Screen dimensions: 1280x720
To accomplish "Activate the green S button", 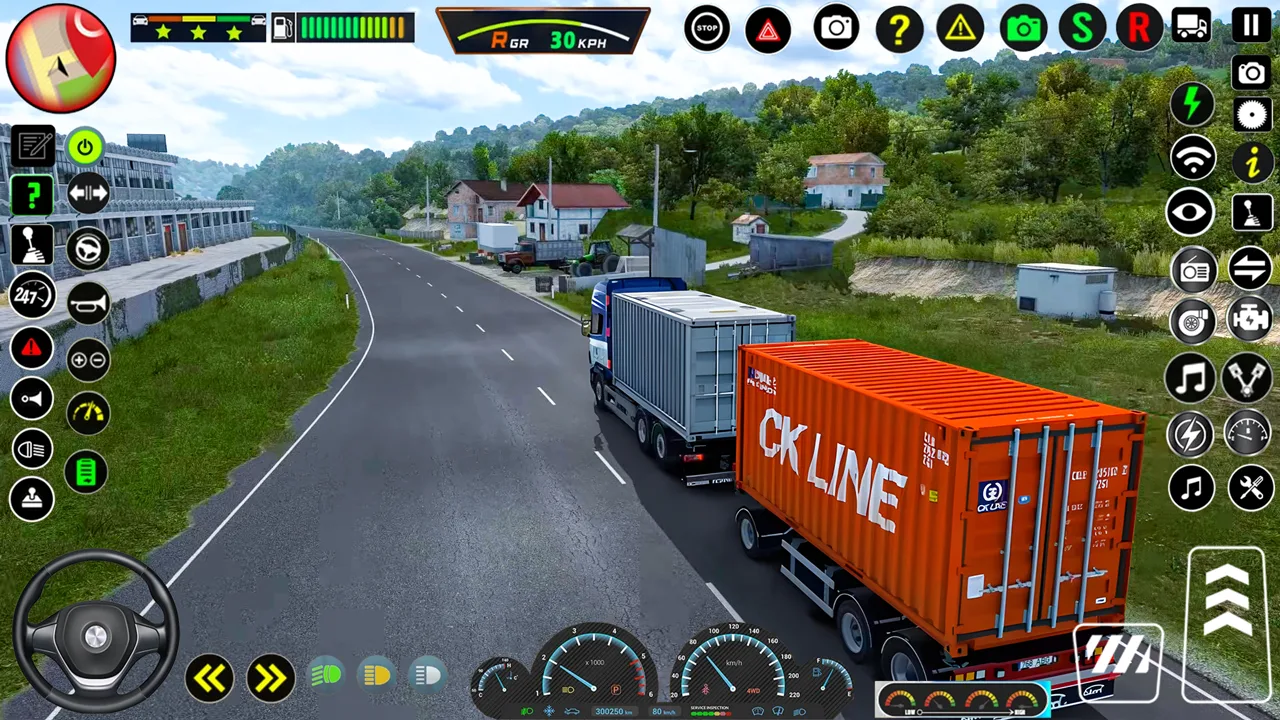I will click(x=1082, y=28).
